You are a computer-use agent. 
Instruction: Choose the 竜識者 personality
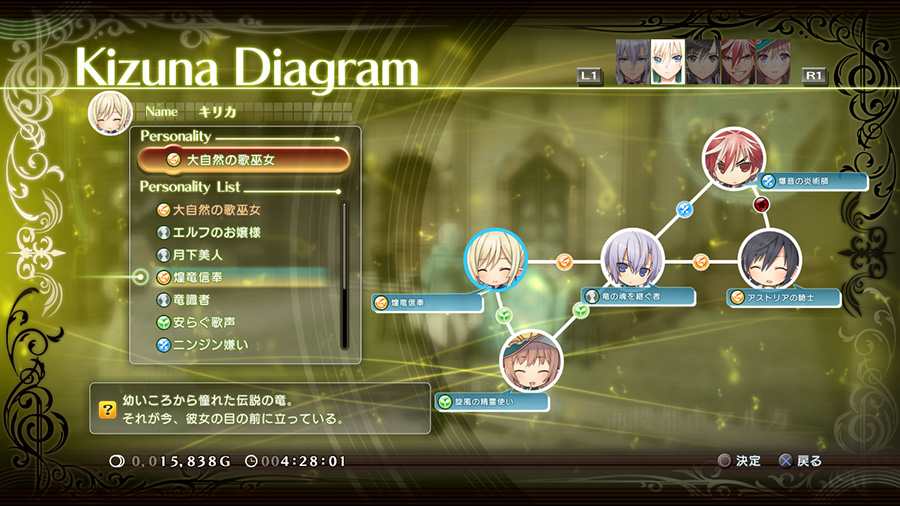coord(191,299)
